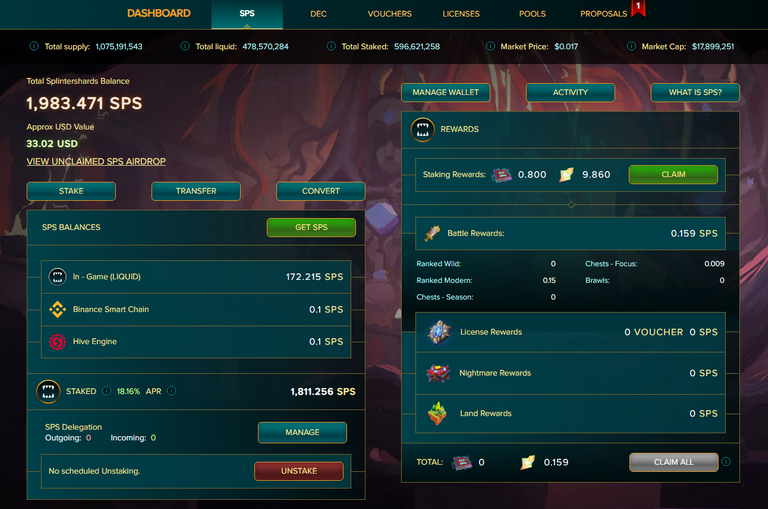Viewport: 768px width, 509px height.
Task: Click the Manage Wallet button
Action: (446, 92)
